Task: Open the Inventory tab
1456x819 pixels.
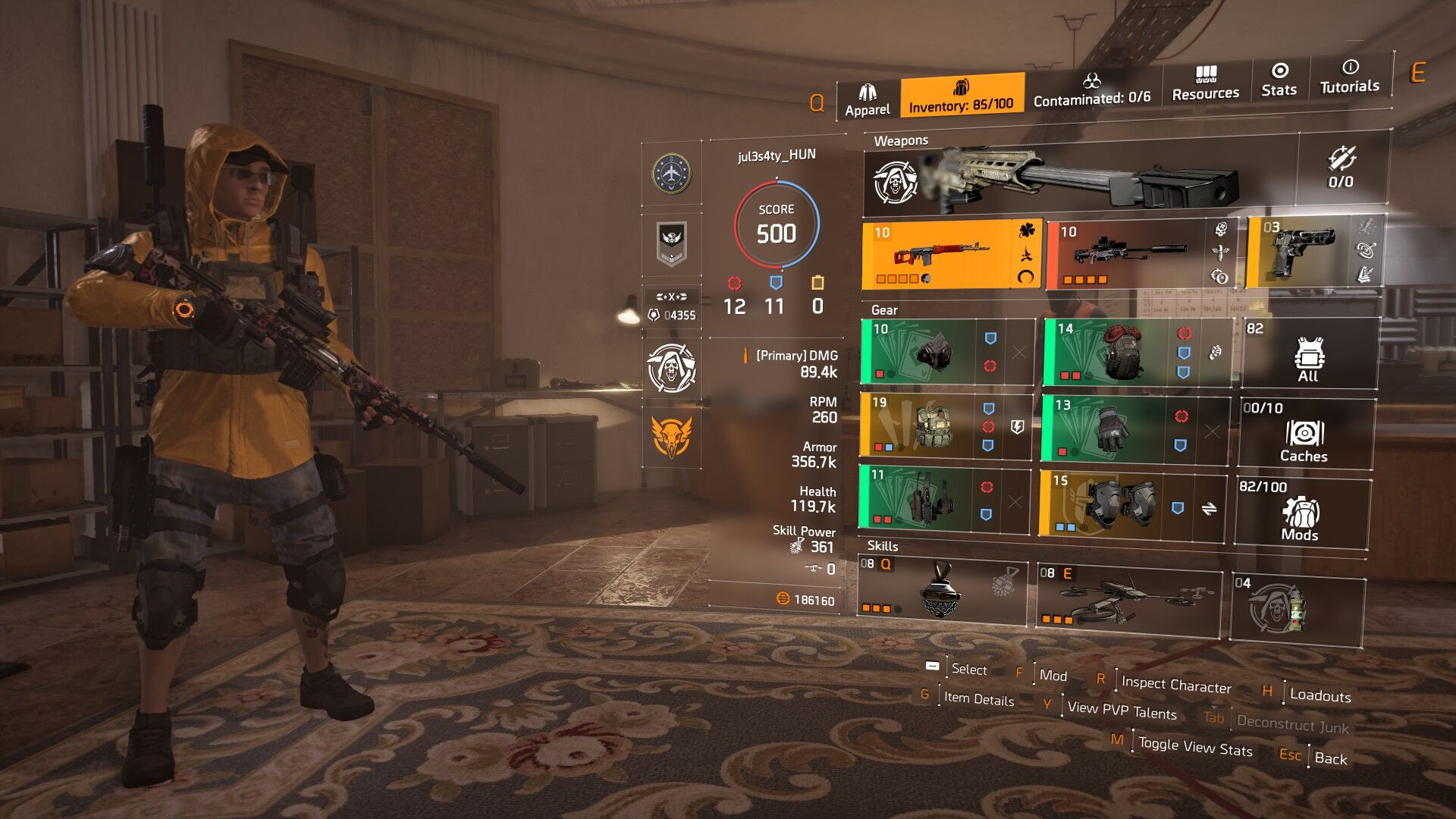Action: click(962, 96)
